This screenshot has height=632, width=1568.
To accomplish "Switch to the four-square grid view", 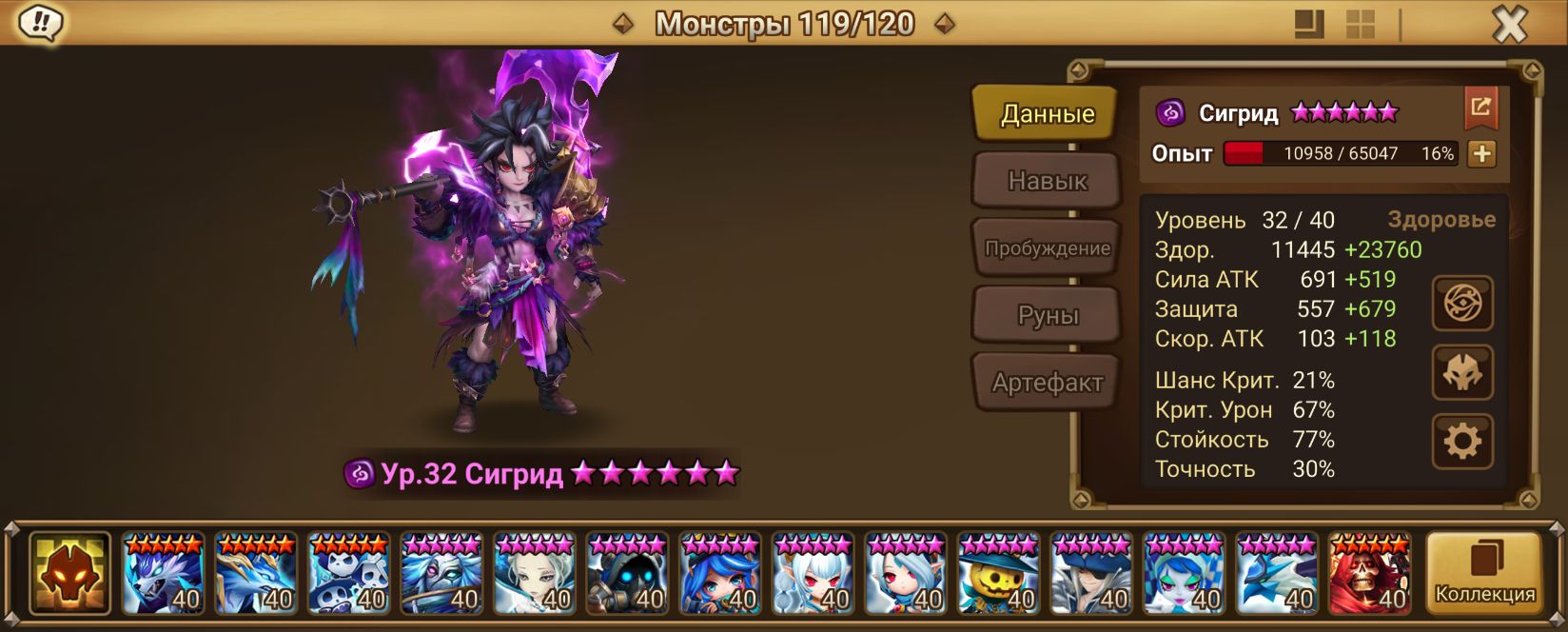I will coord(1360,25).
